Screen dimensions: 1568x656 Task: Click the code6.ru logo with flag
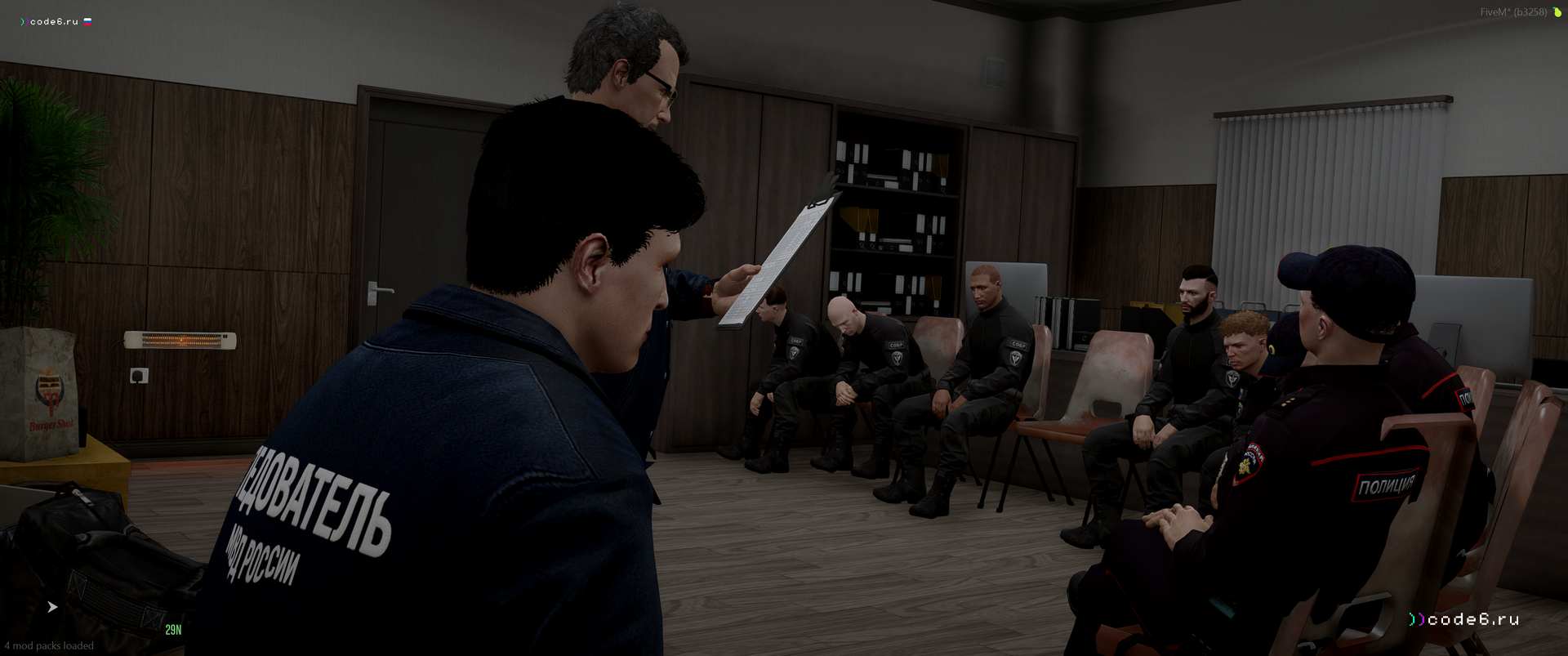click(x=56, y=22)
